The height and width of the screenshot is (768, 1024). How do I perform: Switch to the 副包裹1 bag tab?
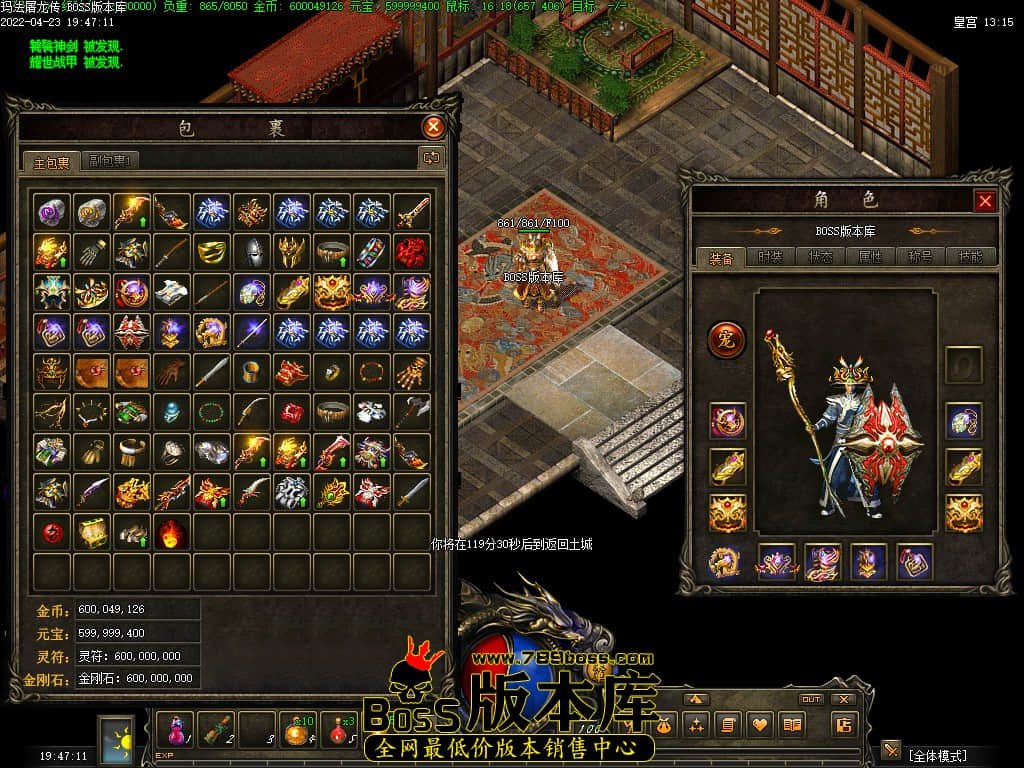(x=110, y=160)
